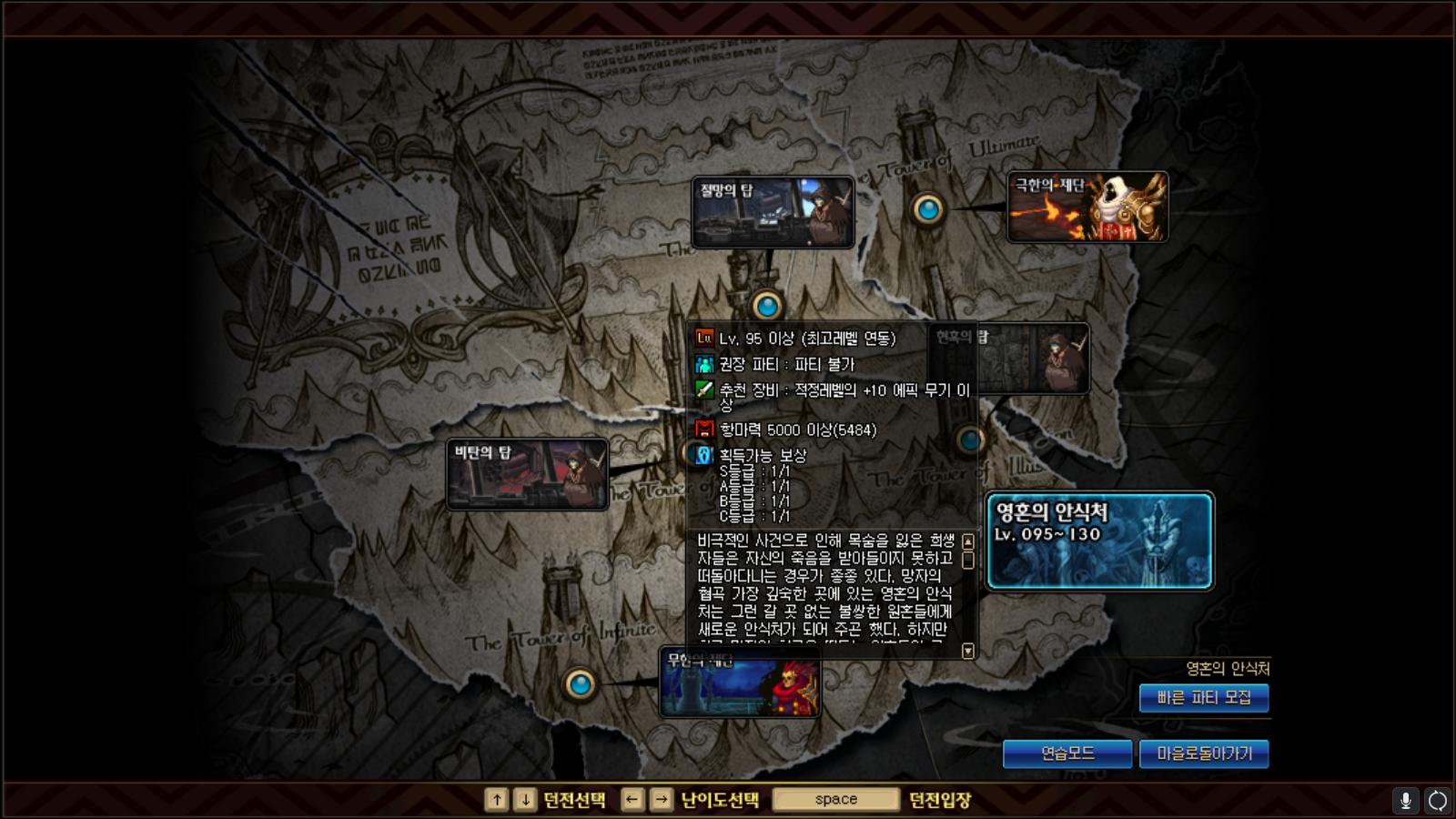The image size is (1456, 819).
Task: Select the blue map node left of 극한의 제단
Action: point(928,208)
